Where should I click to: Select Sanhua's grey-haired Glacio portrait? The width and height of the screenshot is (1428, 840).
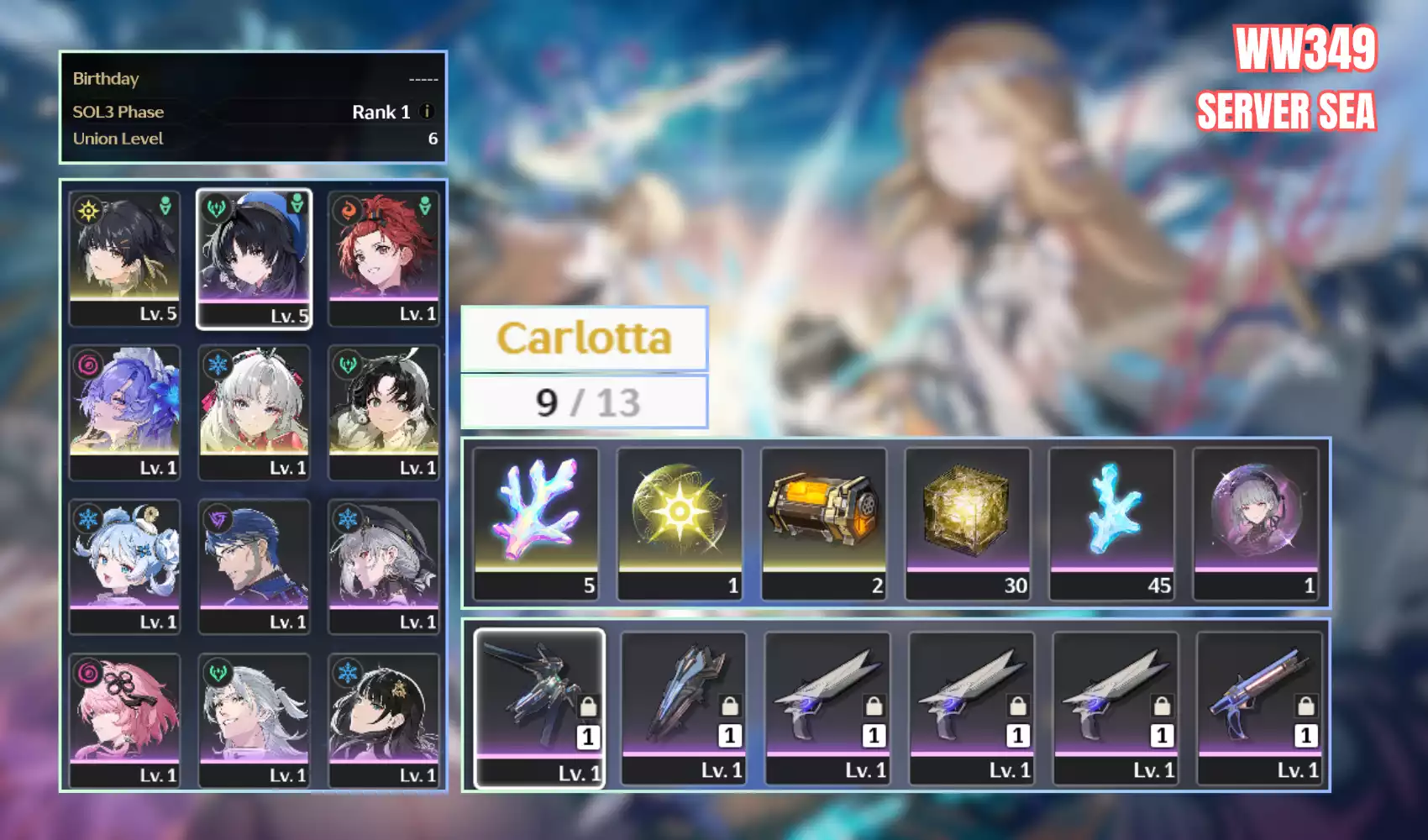pos(384,564)
